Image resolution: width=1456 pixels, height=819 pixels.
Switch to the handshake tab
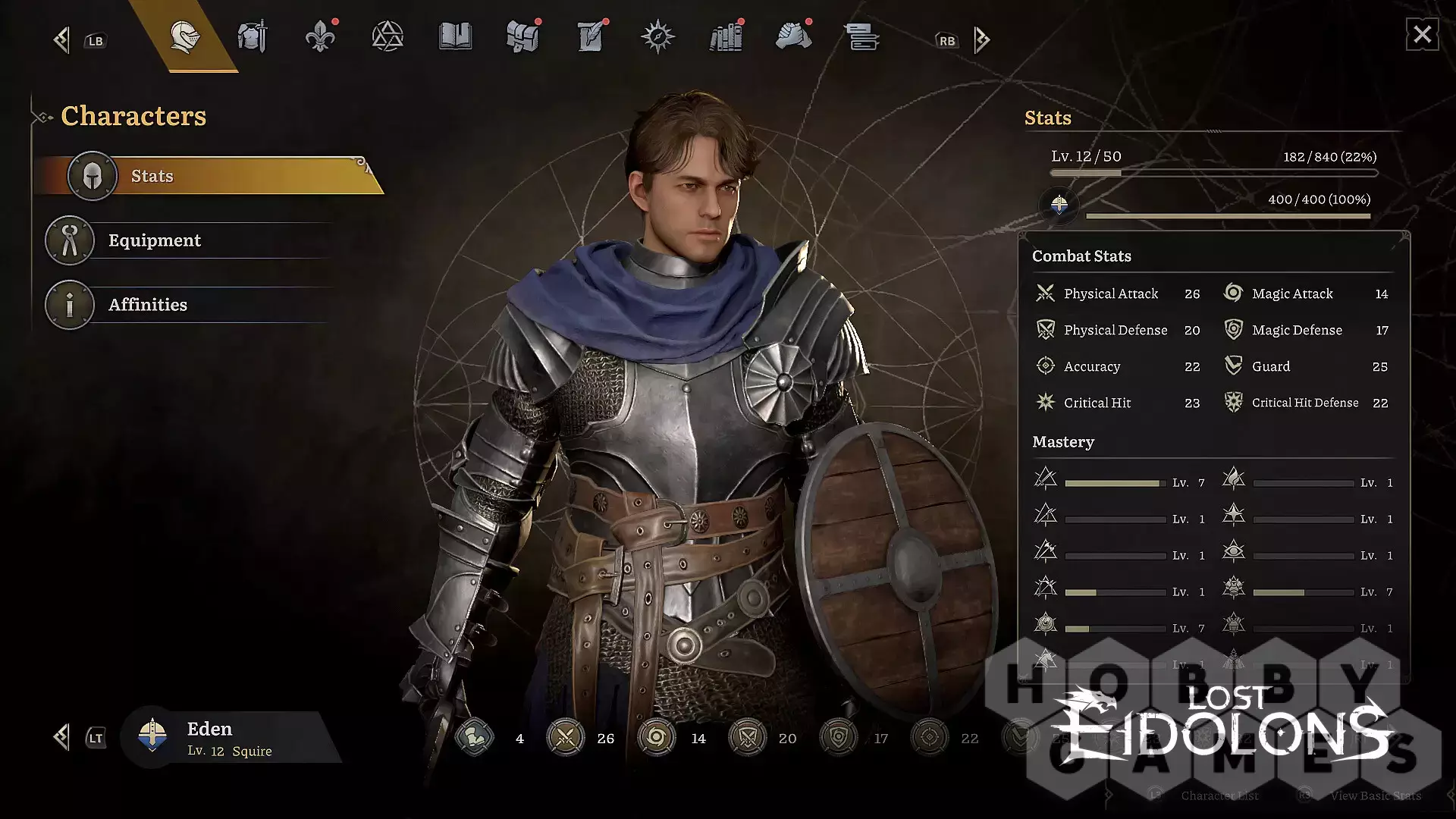(x=793, y=36)
